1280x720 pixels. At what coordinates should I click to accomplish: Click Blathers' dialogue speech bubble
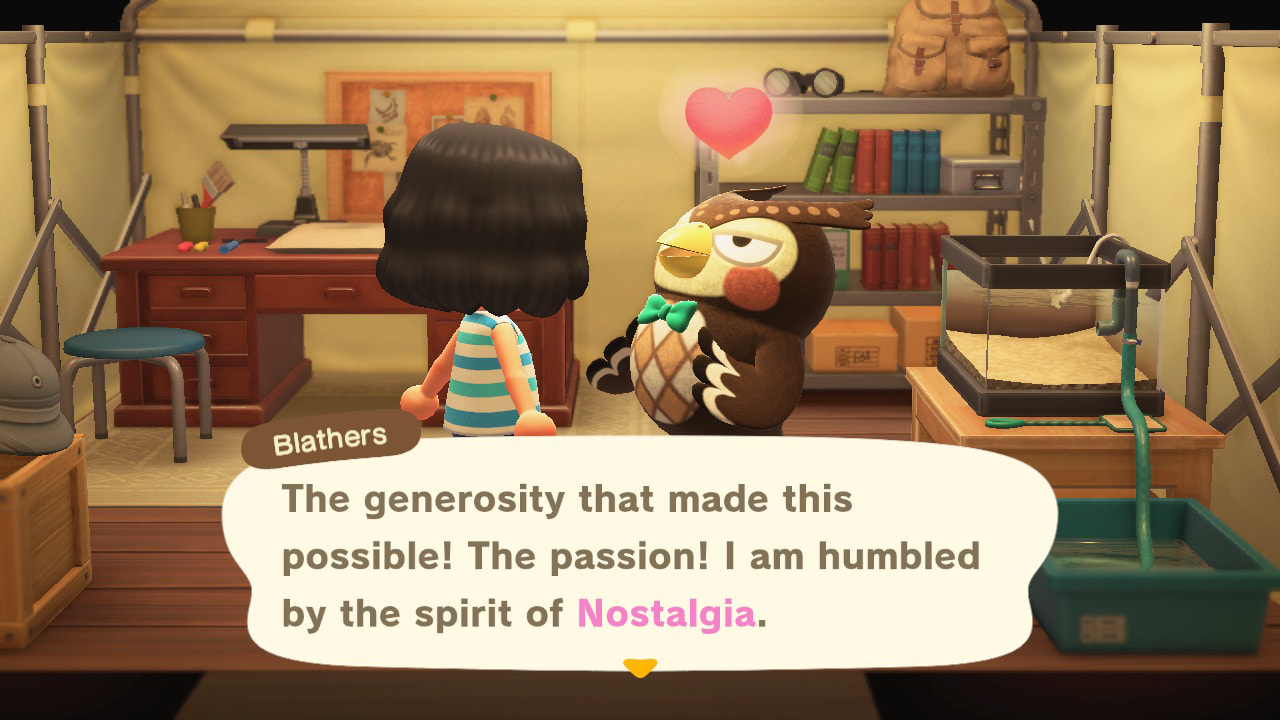coord(638,555)
